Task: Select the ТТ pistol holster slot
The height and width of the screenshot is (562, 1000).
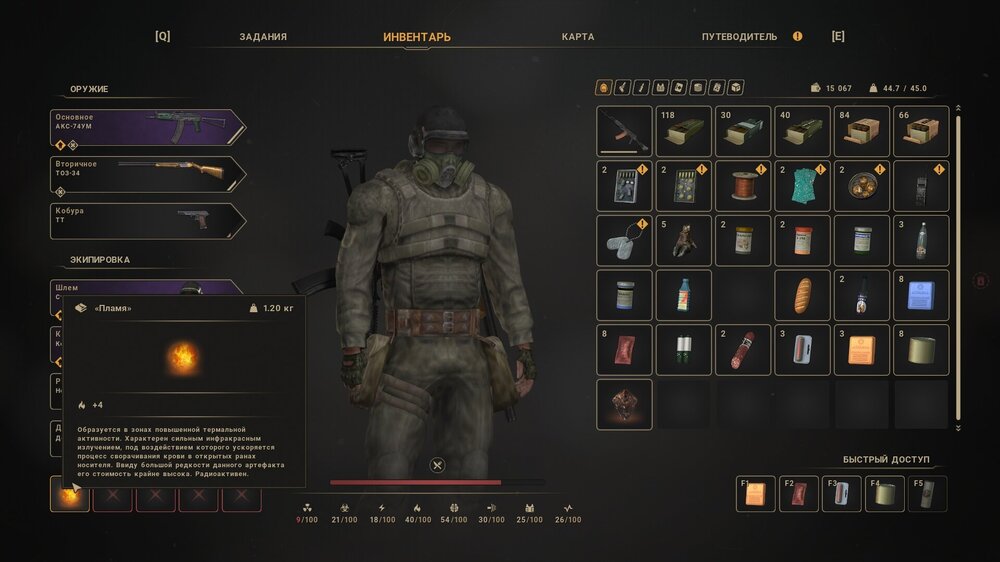Action: [x=148, y=221]
